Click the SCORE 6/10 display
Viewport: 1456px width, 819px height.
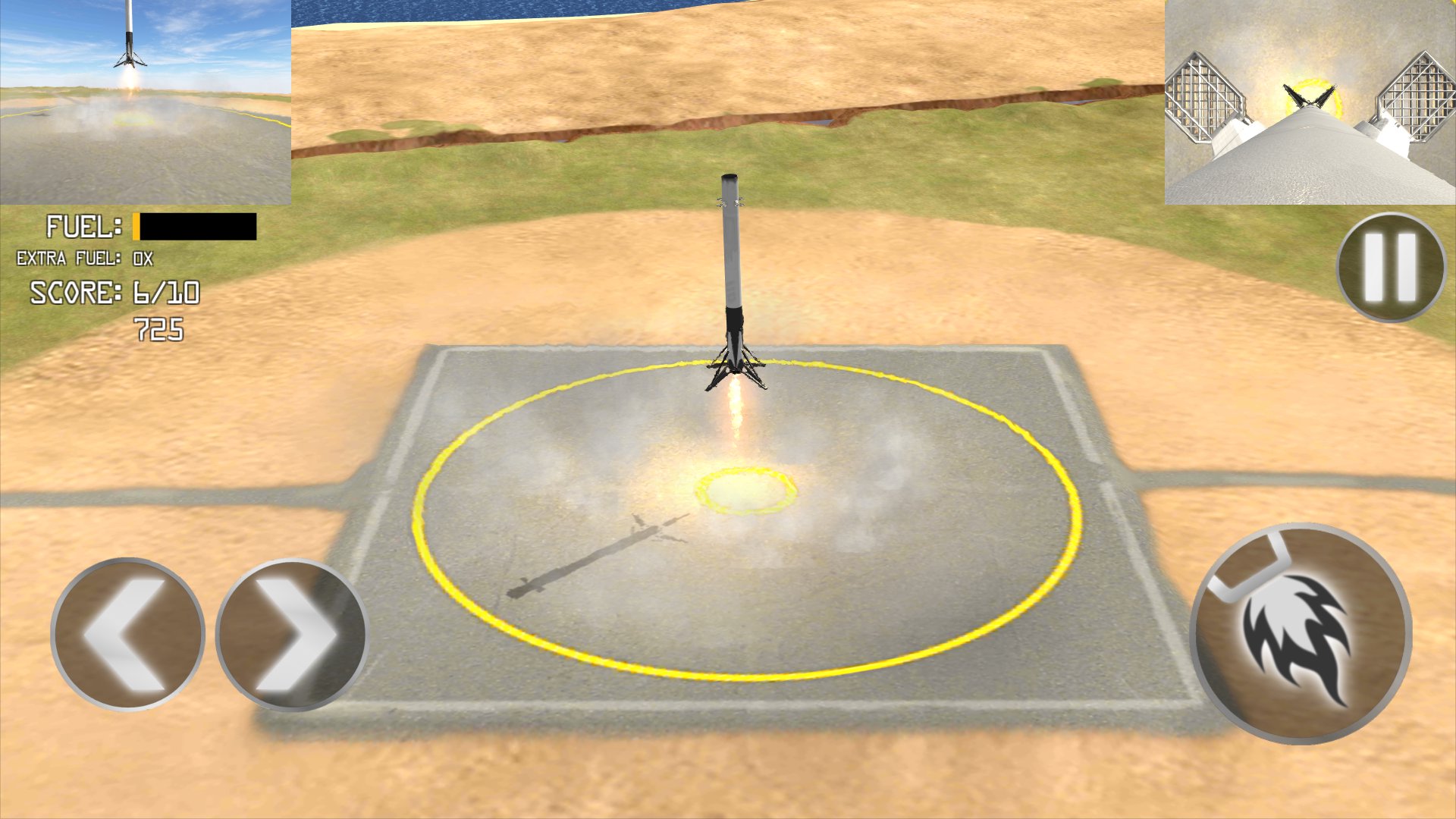[x=114, y=292]
